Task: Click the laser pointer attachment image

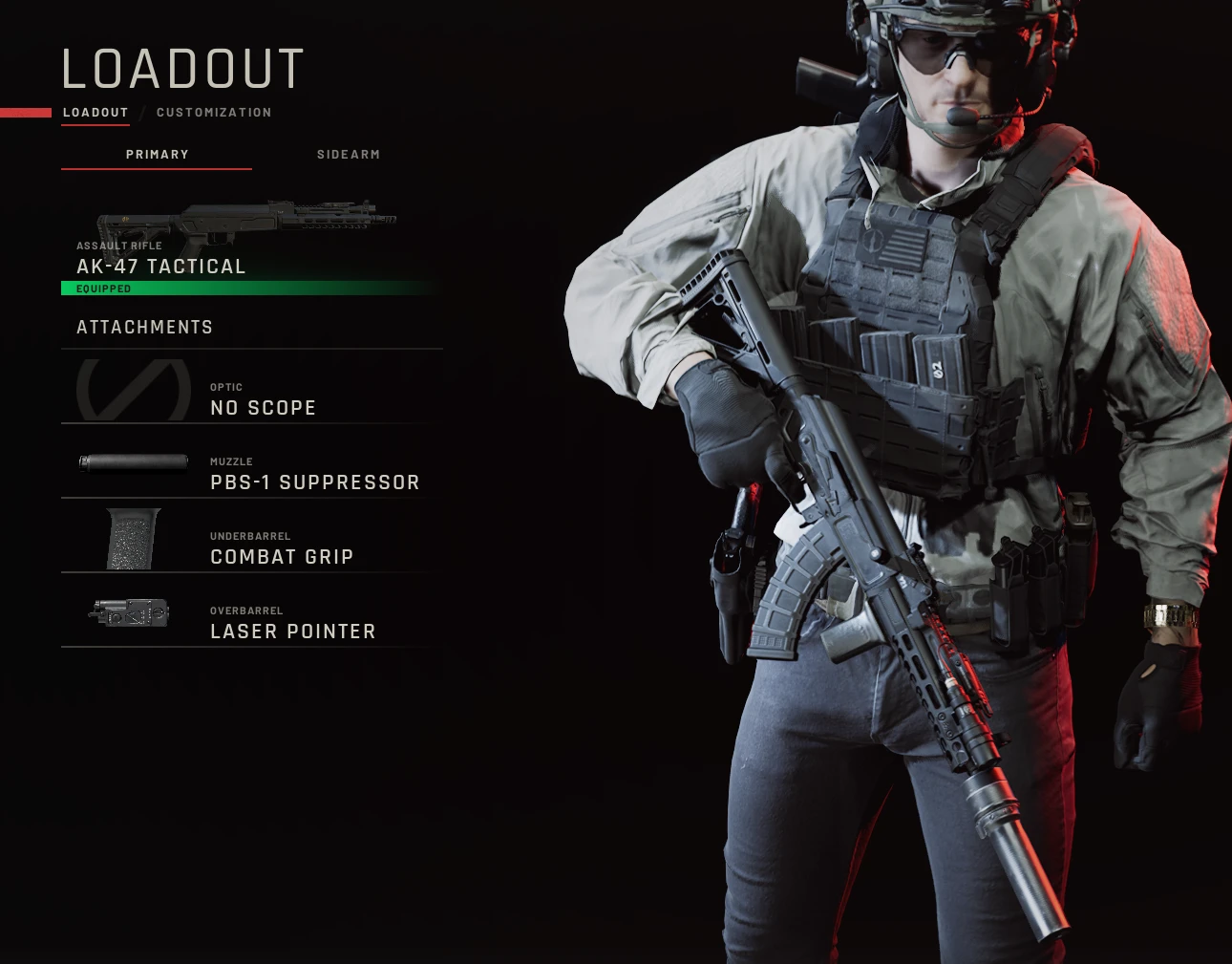Action: pyautogui.click(x=132, y=613)
